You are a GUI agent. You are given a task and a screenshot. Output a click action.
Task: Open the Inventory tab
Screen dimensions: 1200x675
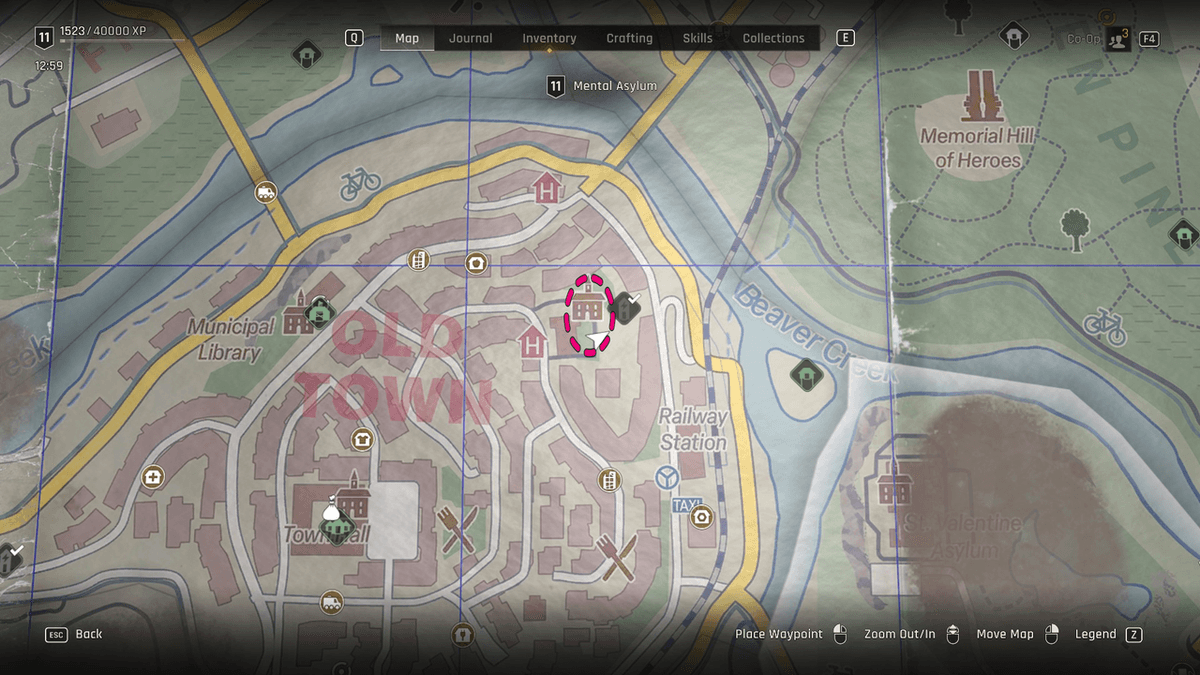coord(549,38)
